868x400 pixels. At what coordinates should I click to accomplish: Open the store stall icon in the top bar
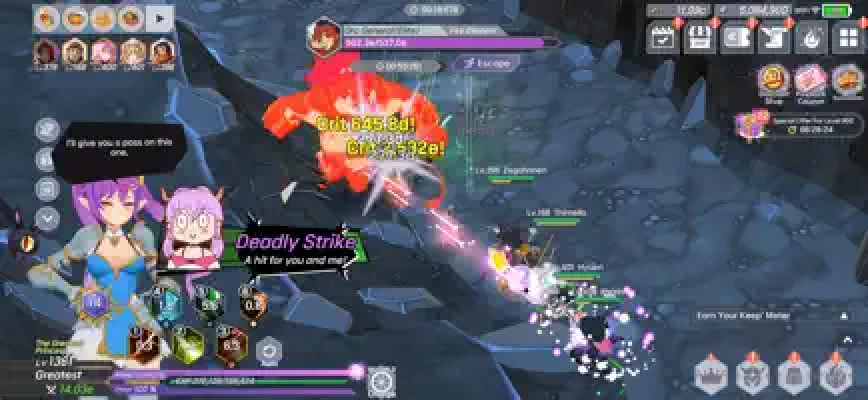click(698, 37)
